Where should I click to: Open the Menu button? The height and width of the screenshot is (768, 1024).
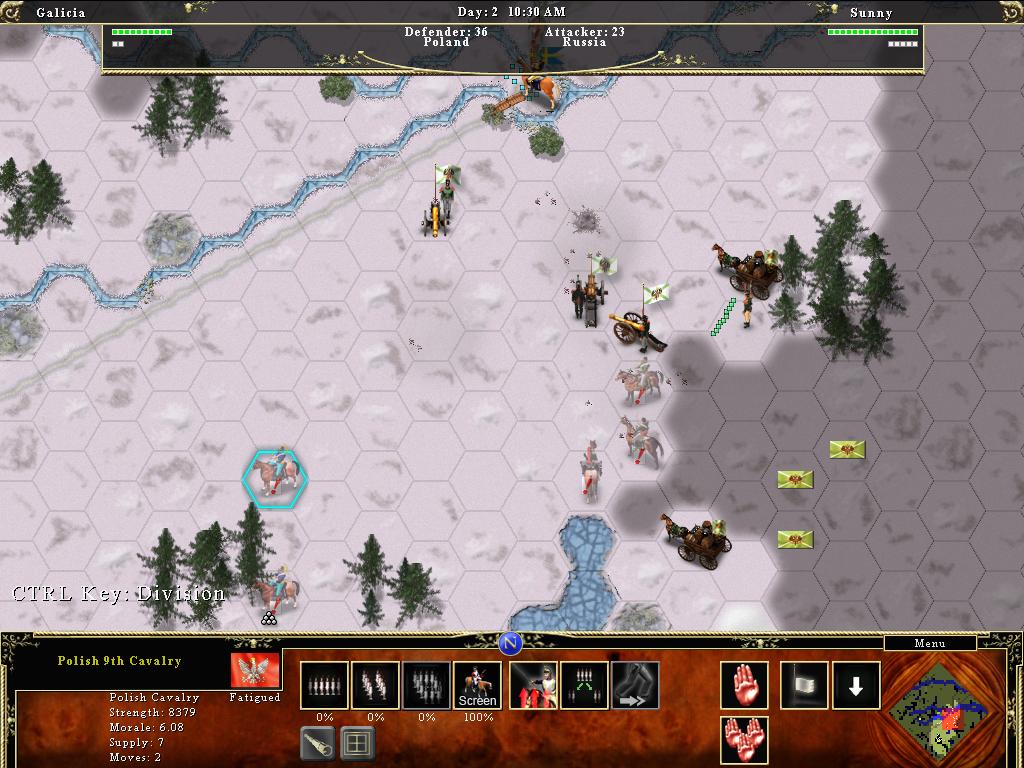point(930,643)
